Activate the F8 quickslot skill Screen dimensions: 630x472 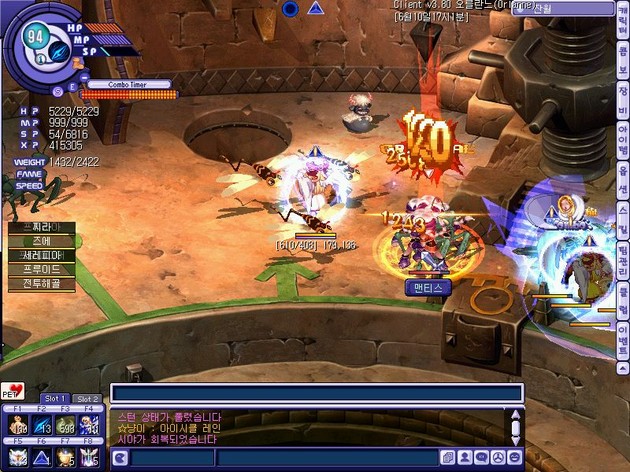click(91, 457)
